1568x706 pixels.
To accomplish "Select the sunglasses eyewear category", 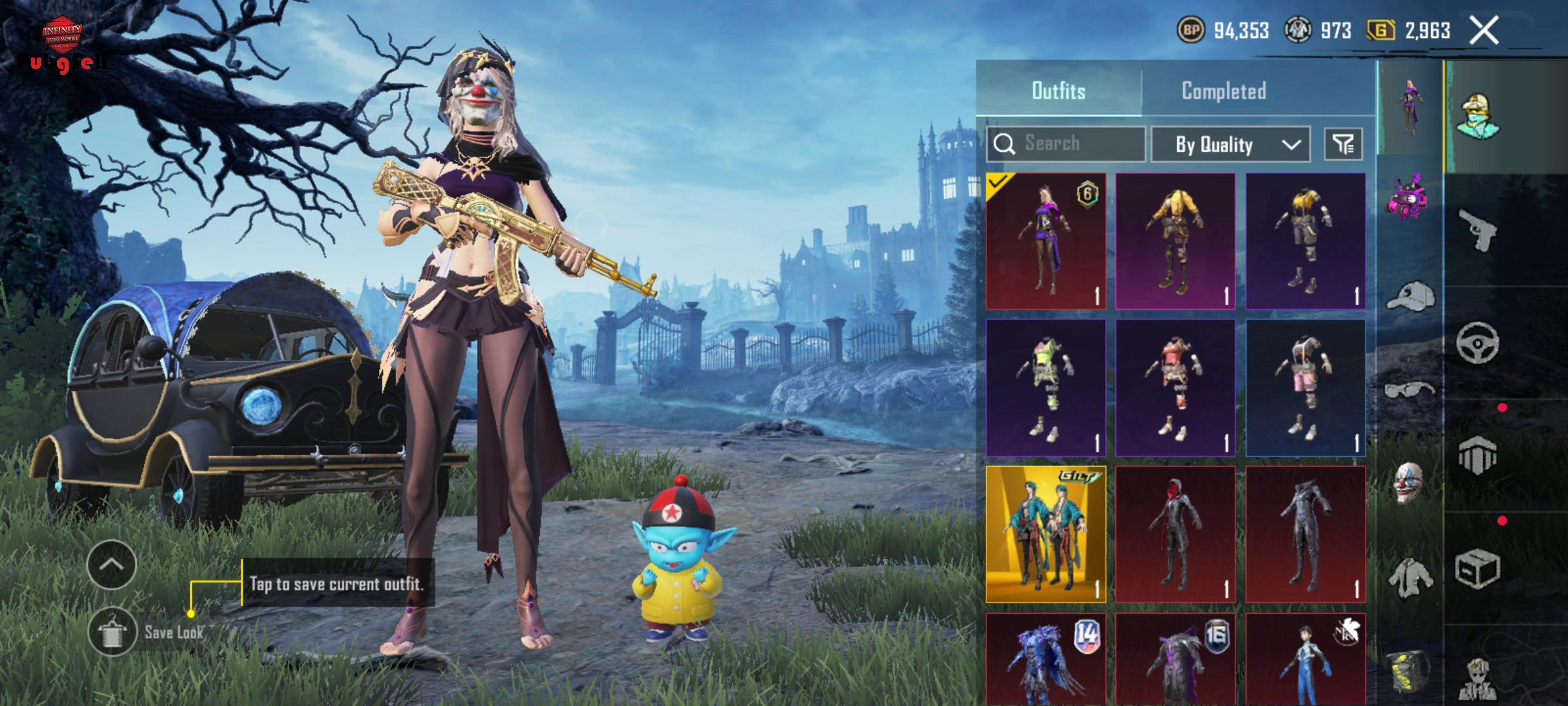I will pyautogui.click(x=1409, y=391).
